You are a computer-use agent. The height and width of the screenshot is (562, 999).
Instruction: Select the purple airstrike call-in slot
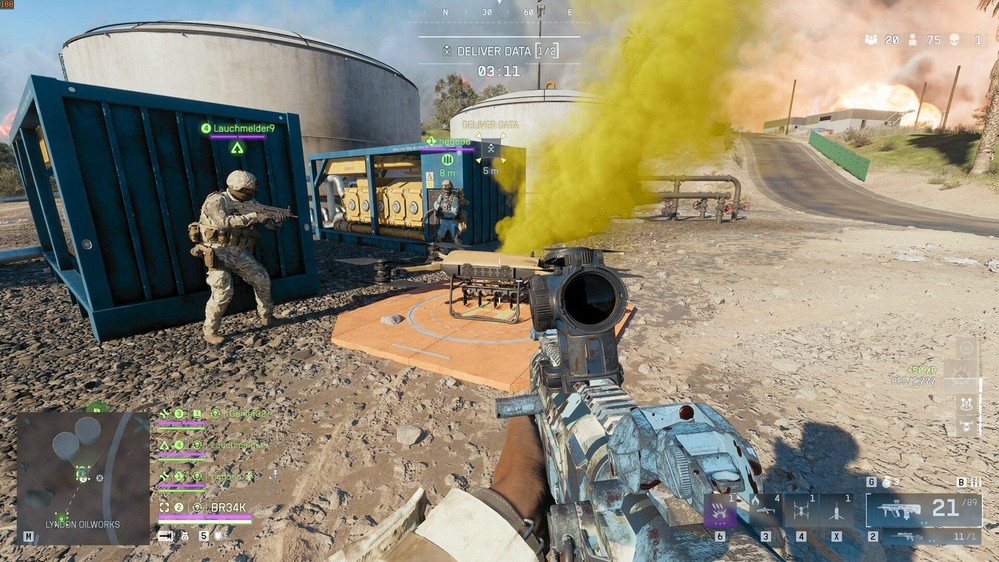(720, 511)
